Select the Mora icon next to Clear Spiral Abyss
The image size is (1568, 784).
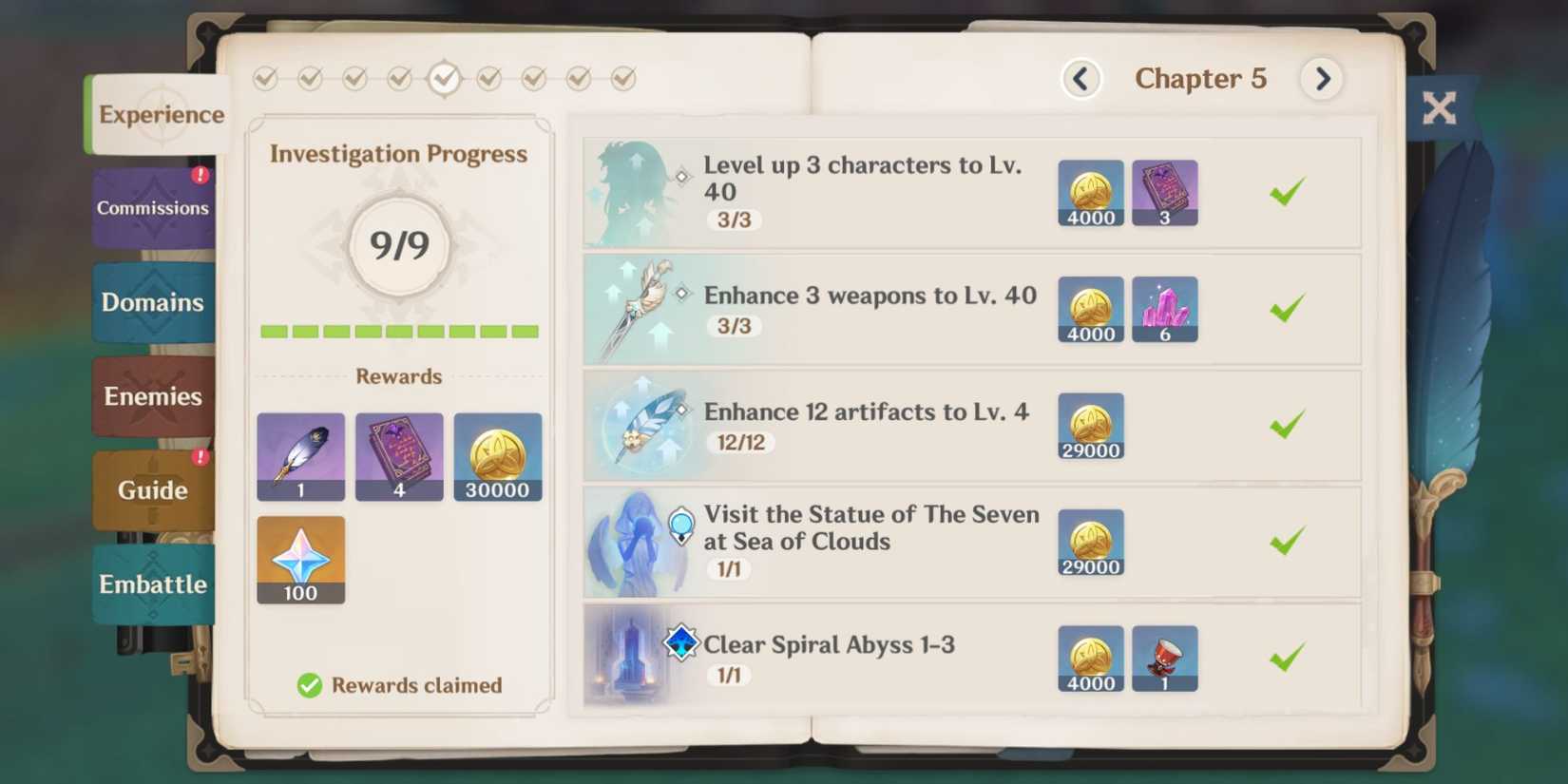coord(1090,659)
